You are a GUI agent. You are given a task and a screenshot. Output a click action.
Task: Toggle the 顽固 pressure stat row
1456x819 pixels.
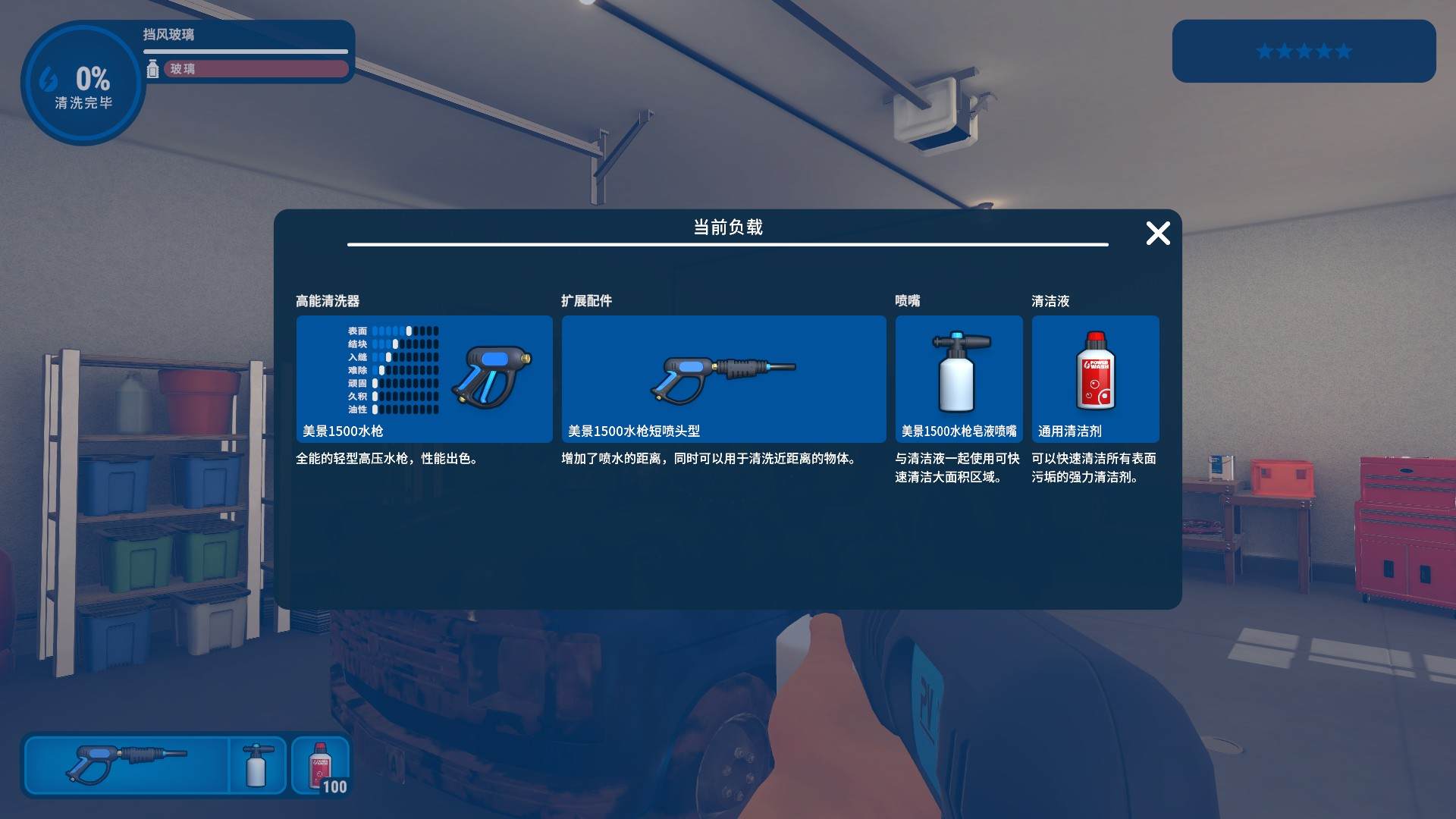click(391, 384)
